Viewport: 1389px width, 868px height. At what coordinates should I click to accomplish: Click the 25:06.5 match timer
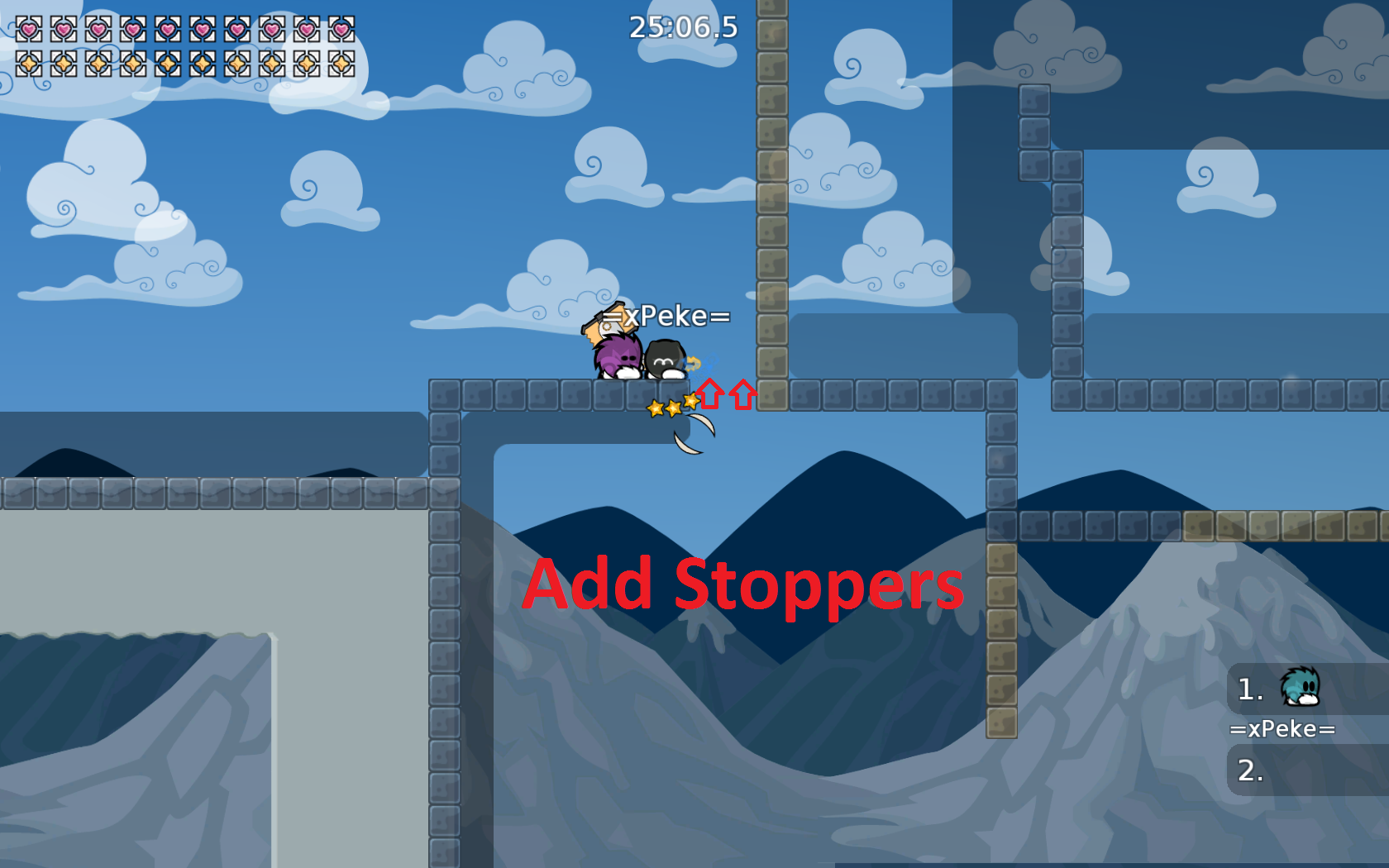click(x=684, y=27)
